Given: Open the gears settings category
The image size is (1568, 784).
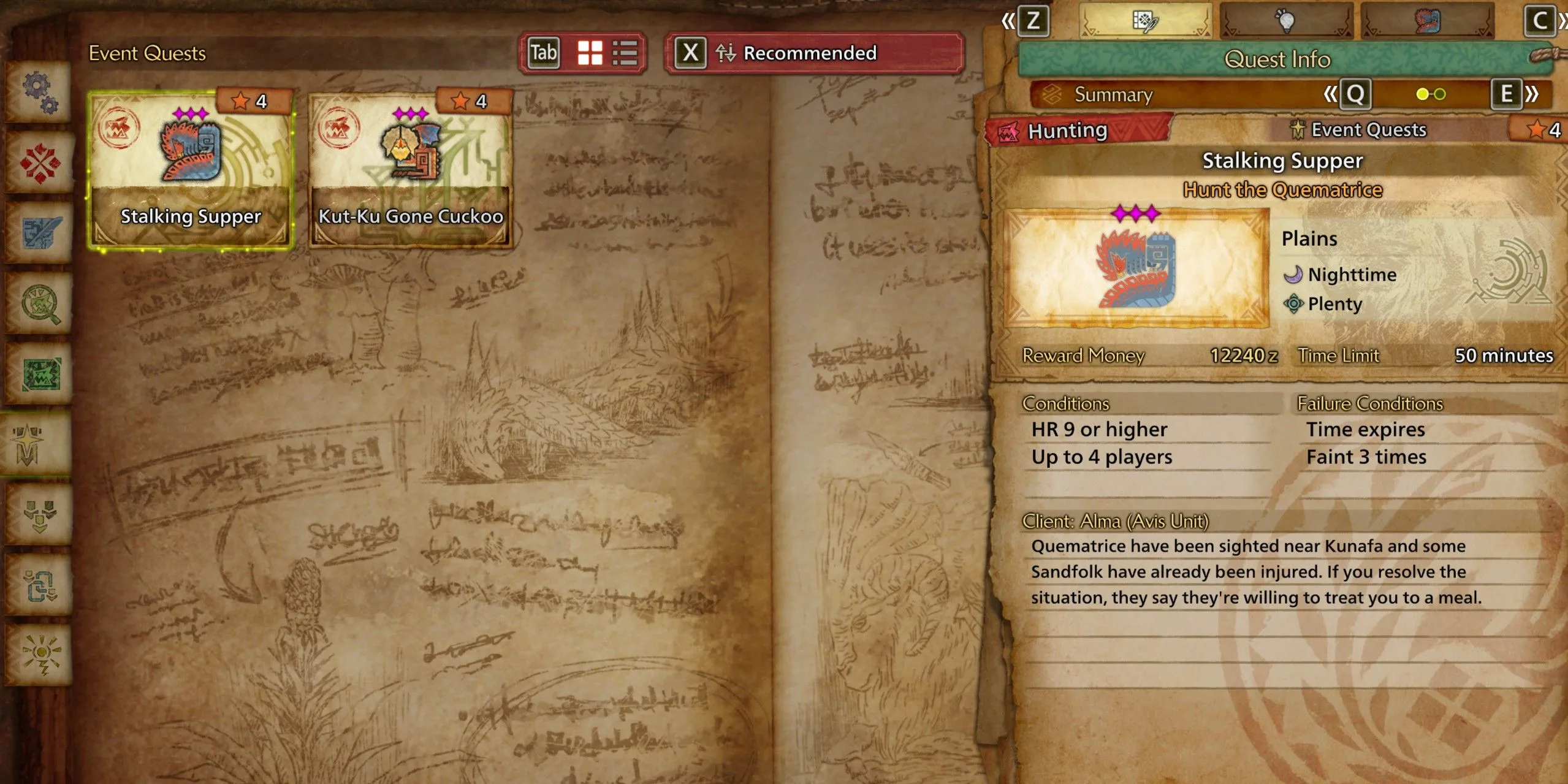Looking at the screenshot, I should (40, 92).
